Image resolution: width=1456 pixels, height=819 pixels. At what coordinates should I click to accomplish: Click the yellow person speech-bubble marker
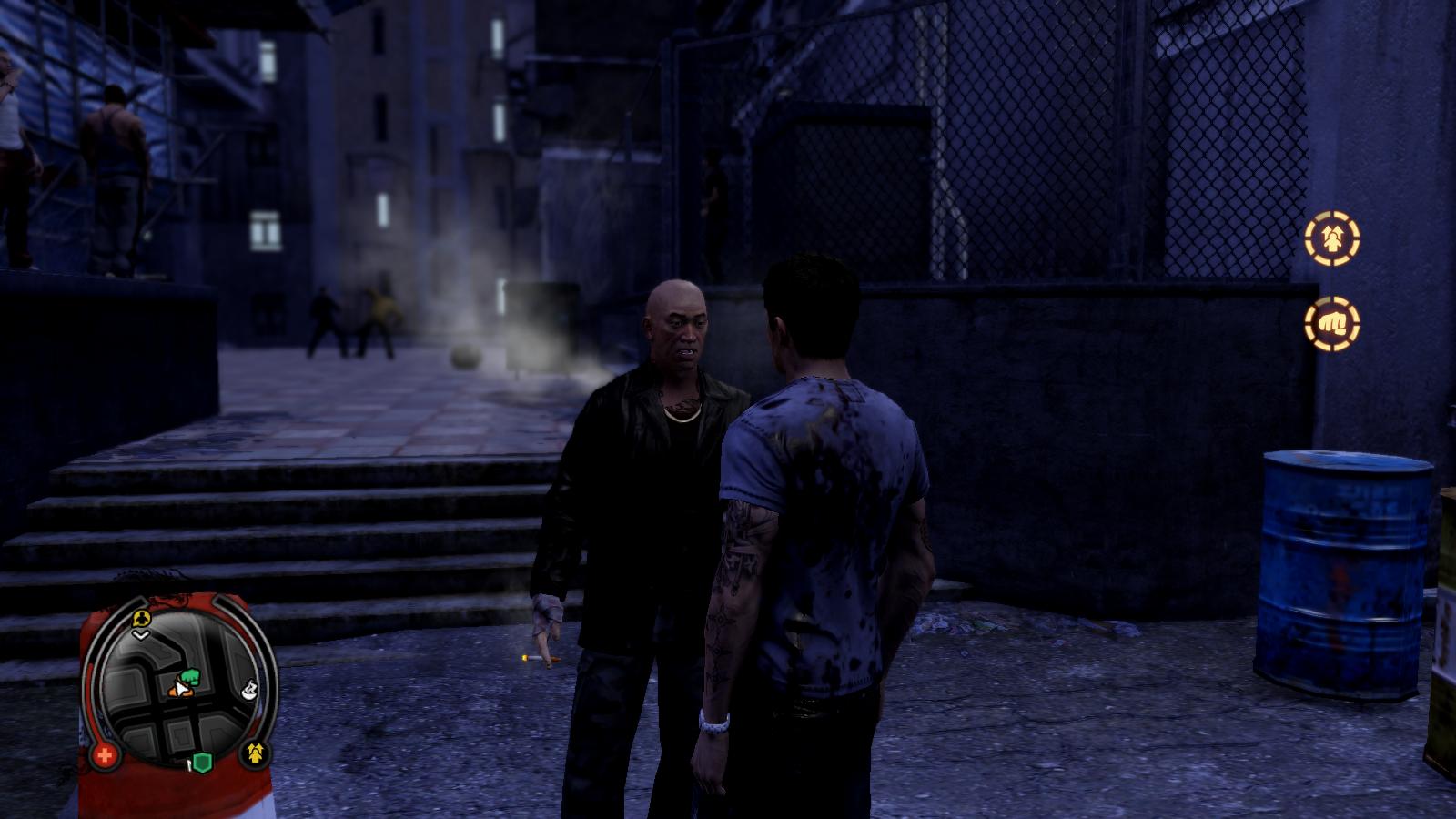(140, 619)
